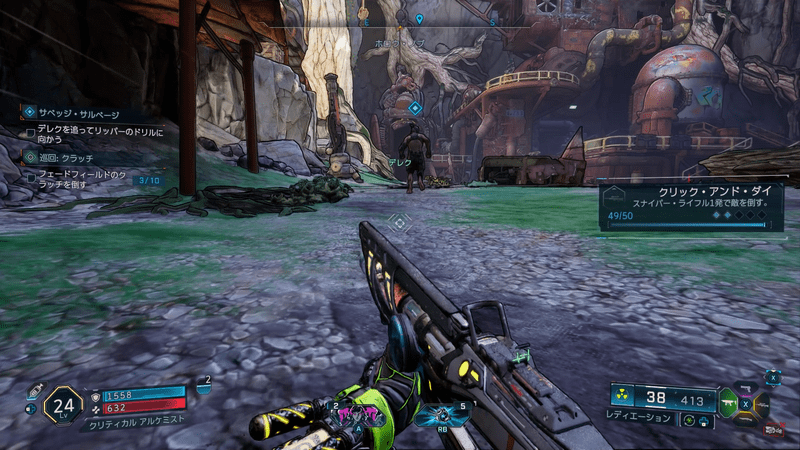Select the green highlighted weapon slot
This screenshot has width=800, height=450.
coord(728,404)
